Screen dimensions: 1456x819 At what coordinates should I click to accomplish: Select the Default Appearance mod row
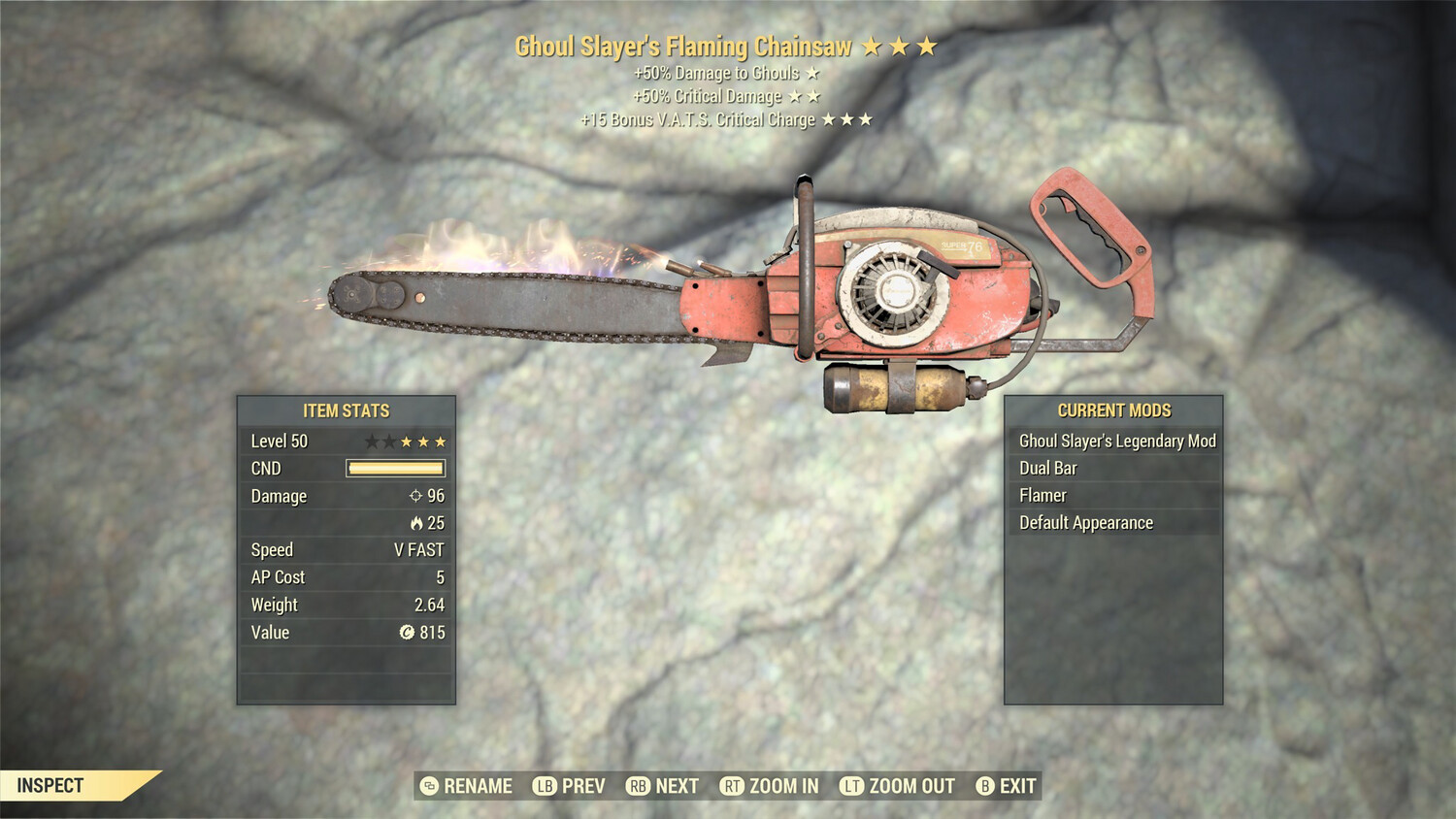[x=1114, y=522]
